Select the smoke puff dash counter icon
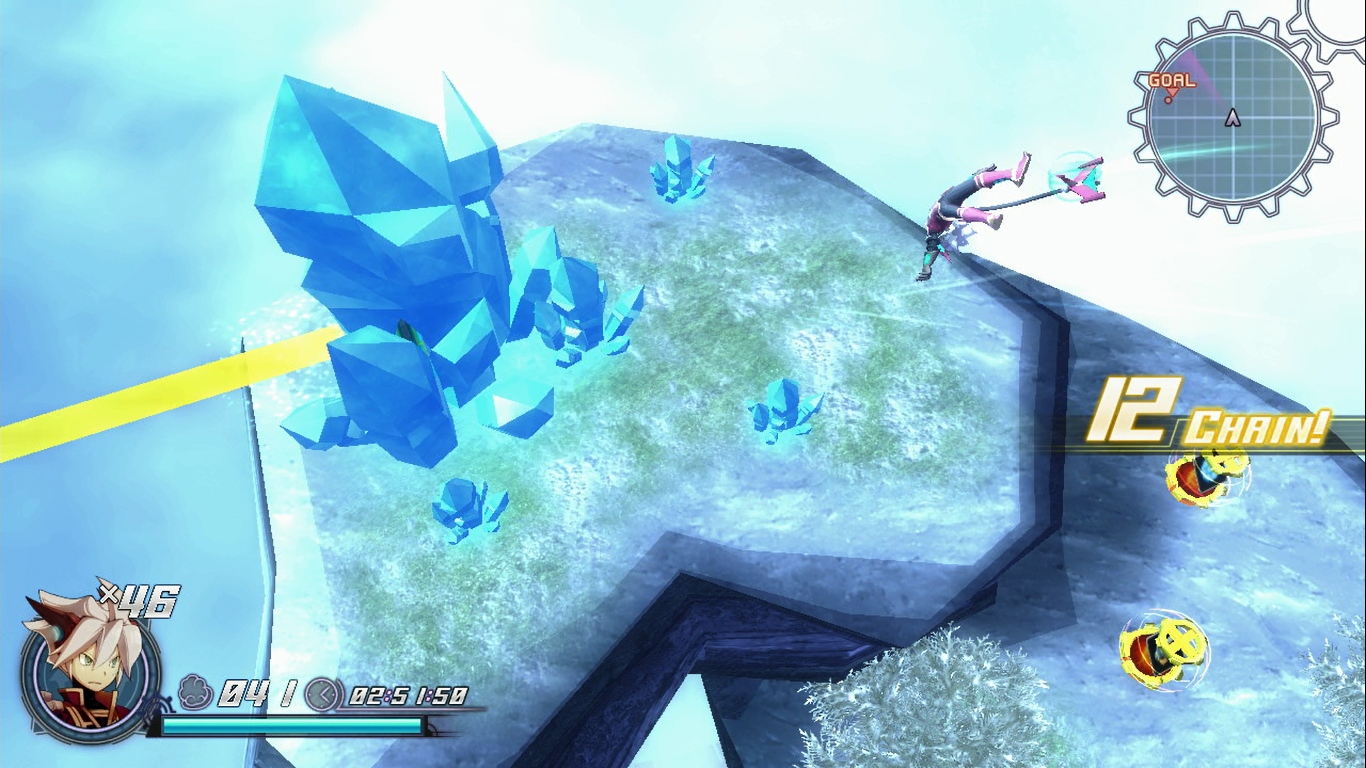This screenshot has height=768, width=1366. pyautogui.click(x=197, y=690)
